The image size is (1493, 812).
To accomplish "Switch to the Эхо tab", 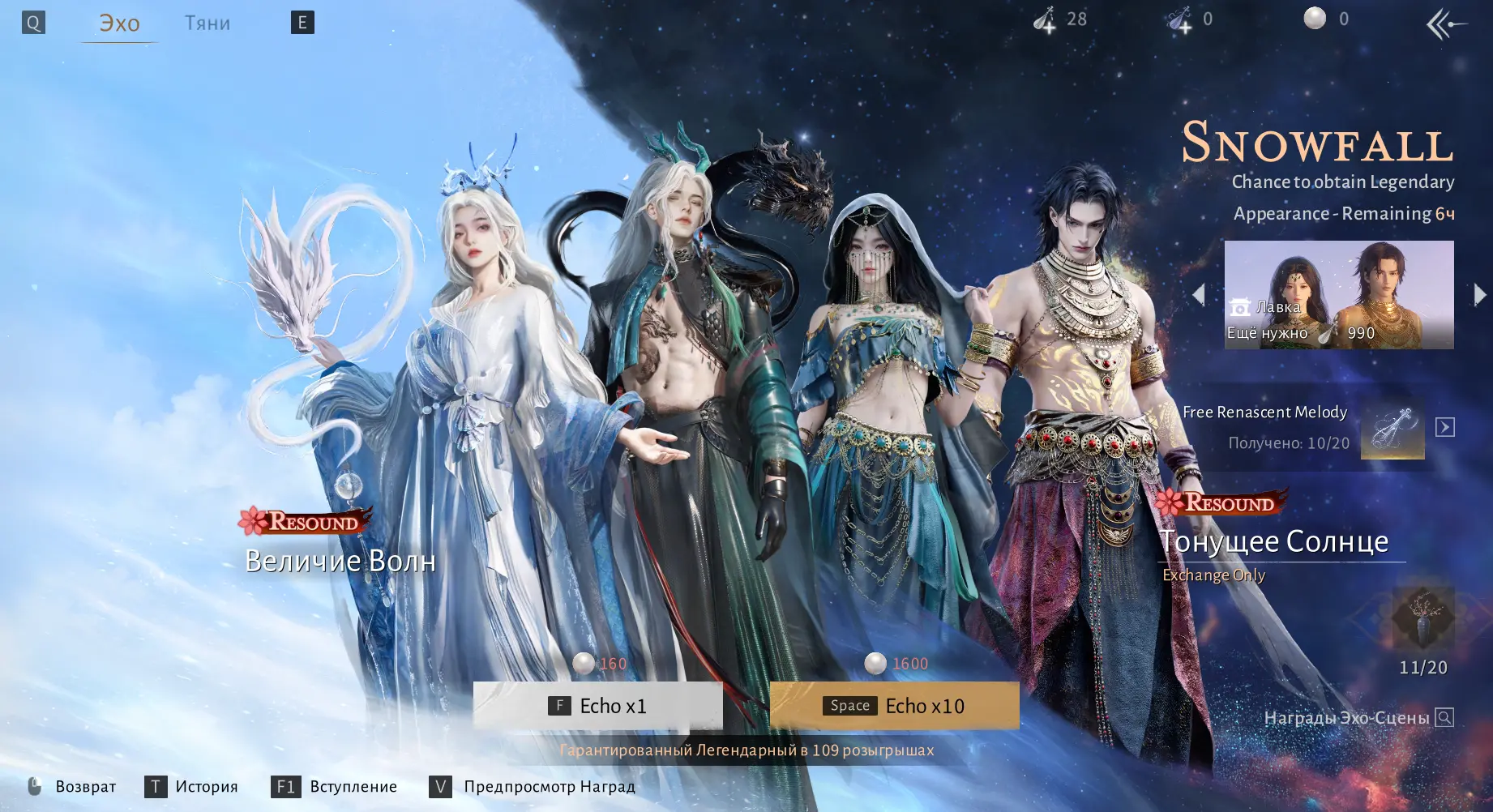I will (119, 24).
